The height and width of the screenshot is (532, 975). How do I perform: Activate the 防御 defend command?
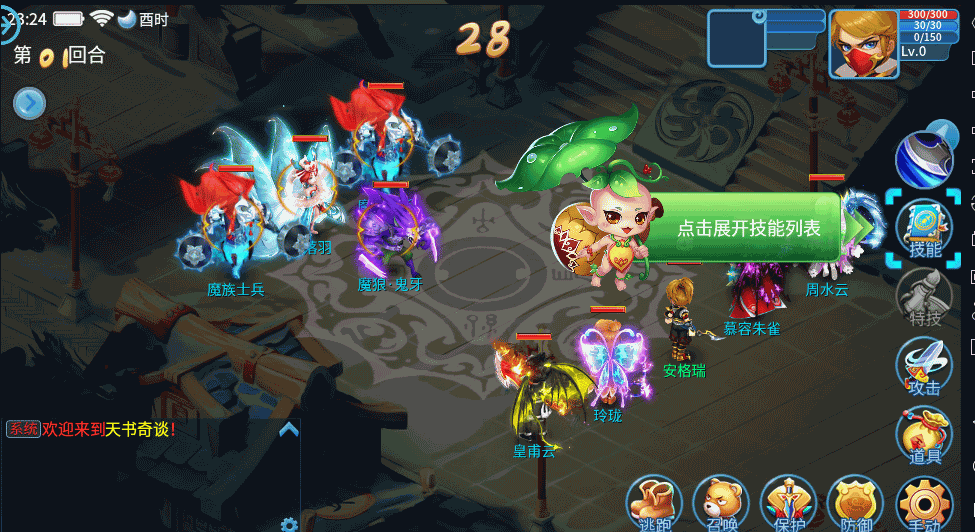[856, 504]
